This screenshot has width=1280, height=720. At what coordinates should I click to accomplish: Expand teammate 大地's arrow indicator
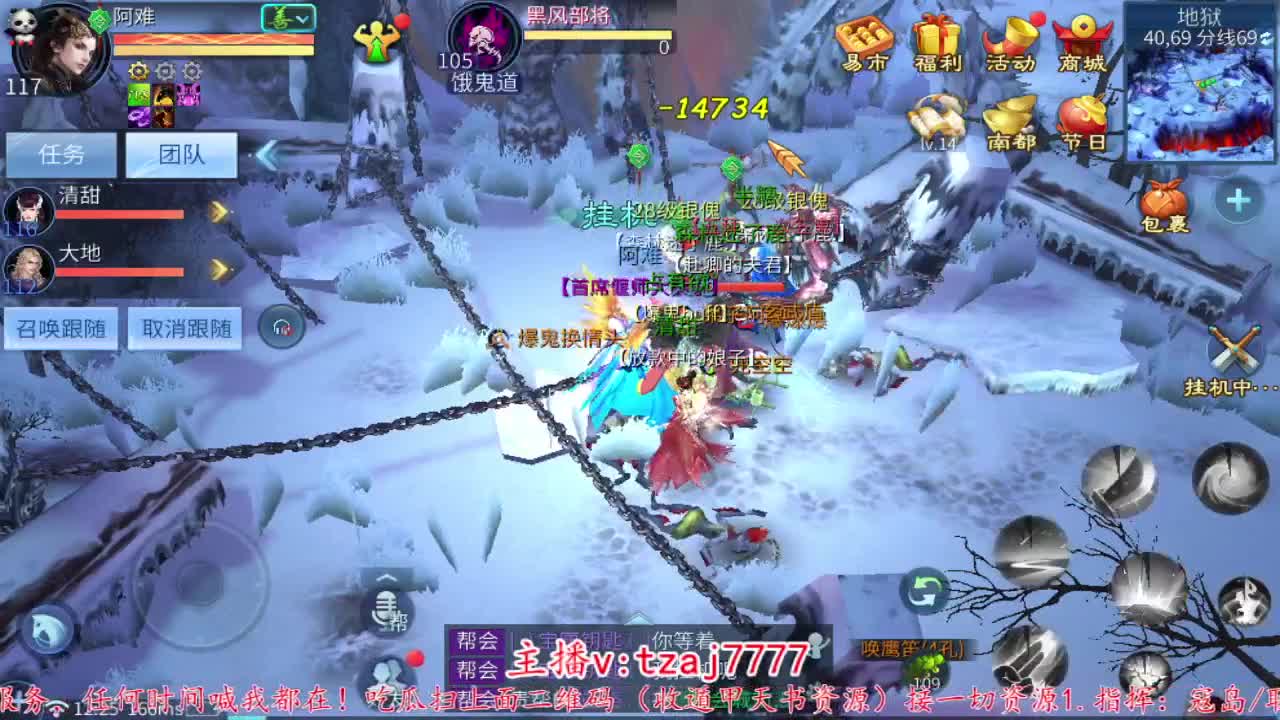point(218,265)
